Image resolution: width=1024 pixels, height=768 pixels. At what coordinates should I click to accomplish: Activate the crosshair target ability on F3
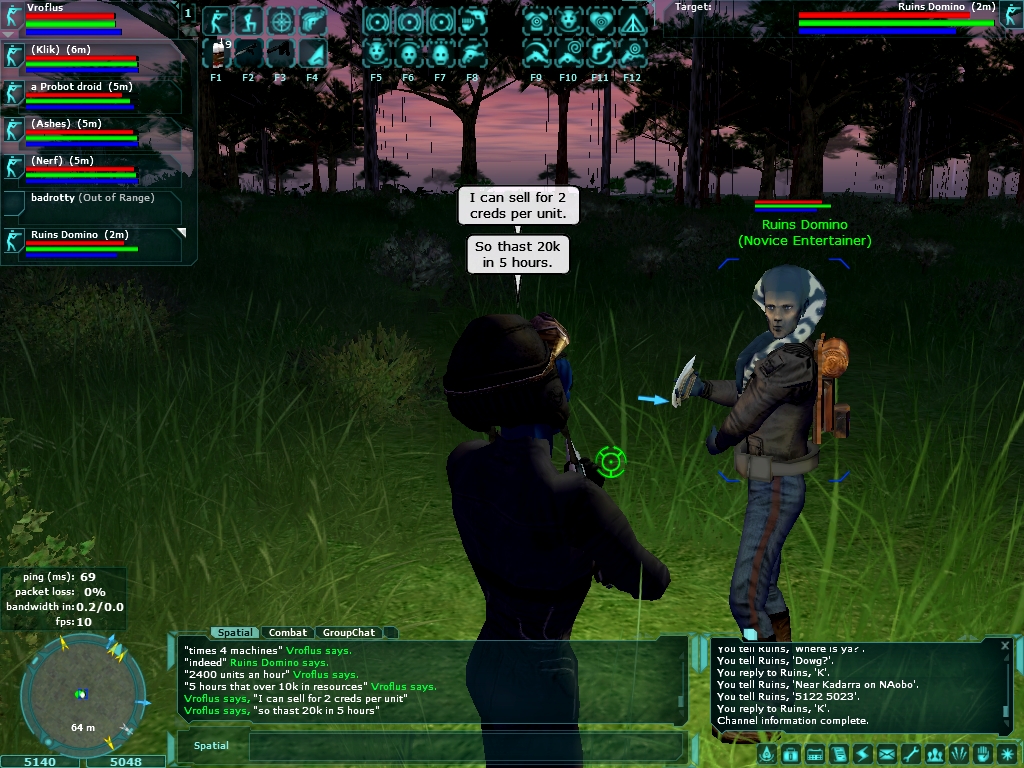[x=281, y=21]
